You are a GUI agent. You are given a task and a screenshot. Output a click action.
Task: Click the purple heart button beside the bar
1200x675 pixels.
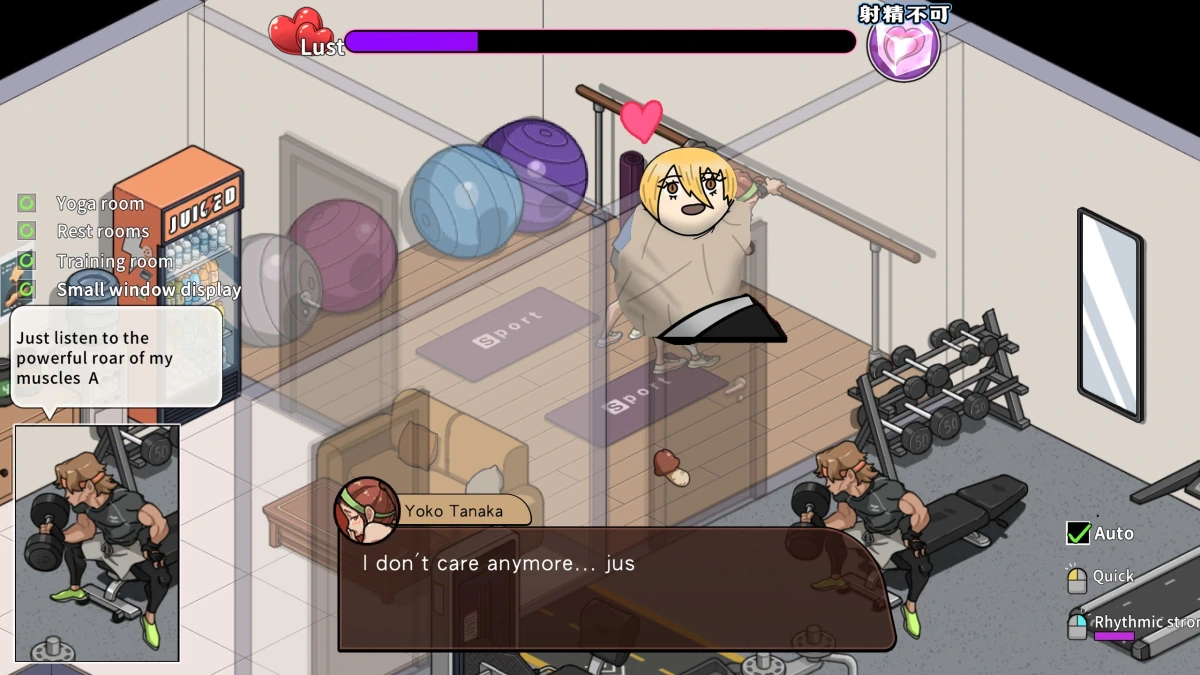pyautogui.click(x=904, y=46)
